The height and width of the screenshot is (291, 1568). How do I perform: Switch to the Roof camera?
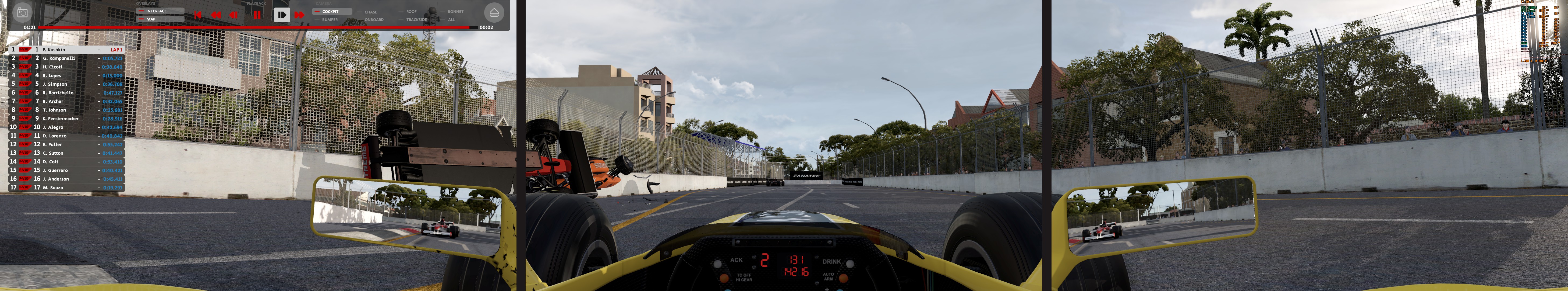pyautogui.click(x=412, y=12)
